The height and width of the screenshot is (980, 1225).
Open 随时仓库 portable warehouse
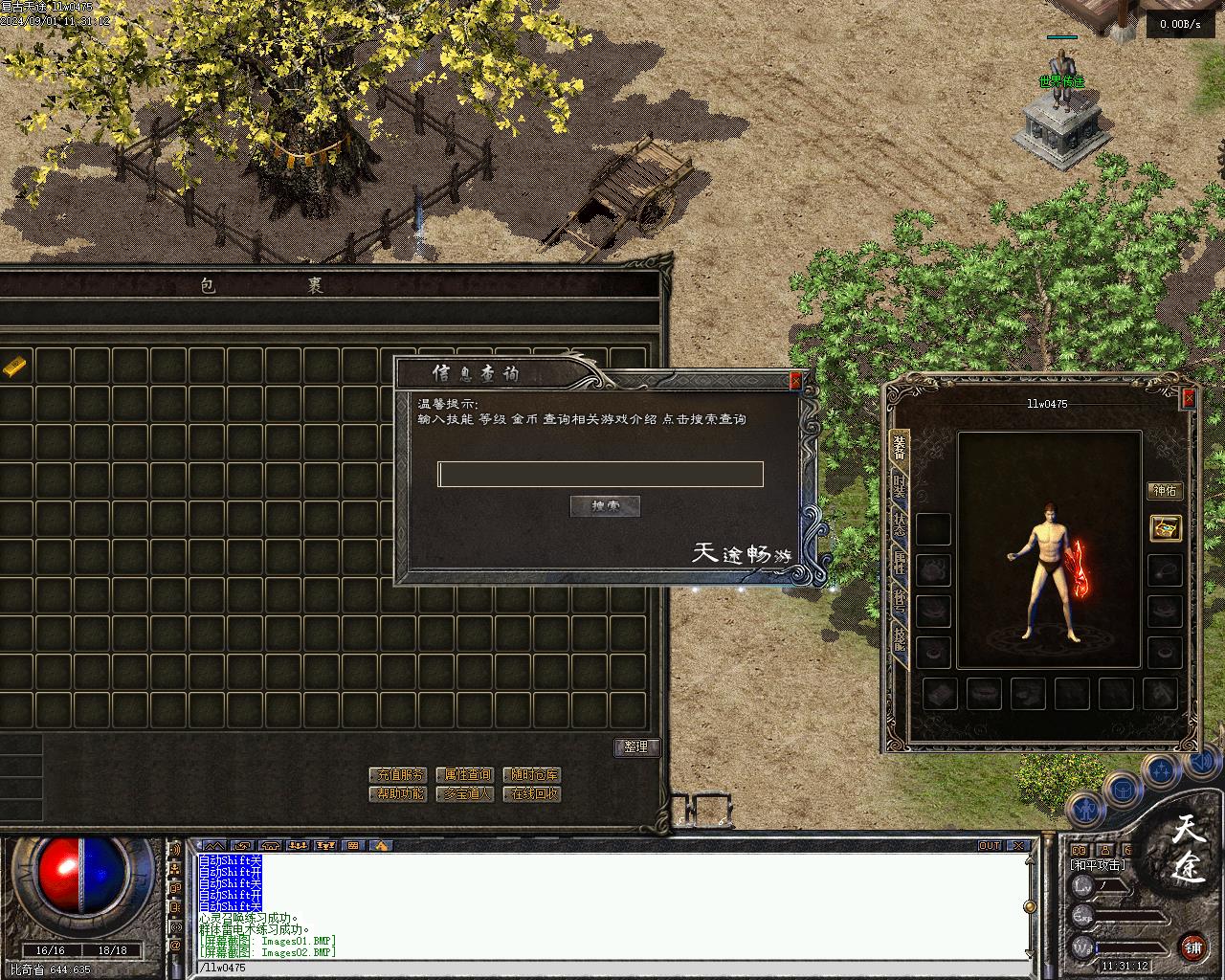coord(532,774)
